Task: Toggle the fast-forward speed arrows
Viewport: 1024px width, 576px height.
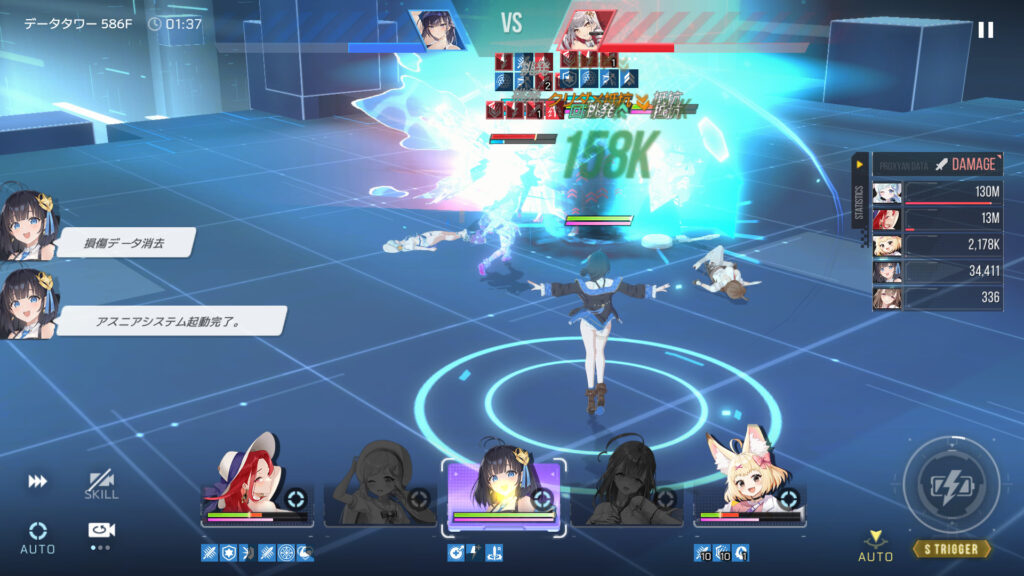Action: 37,481
